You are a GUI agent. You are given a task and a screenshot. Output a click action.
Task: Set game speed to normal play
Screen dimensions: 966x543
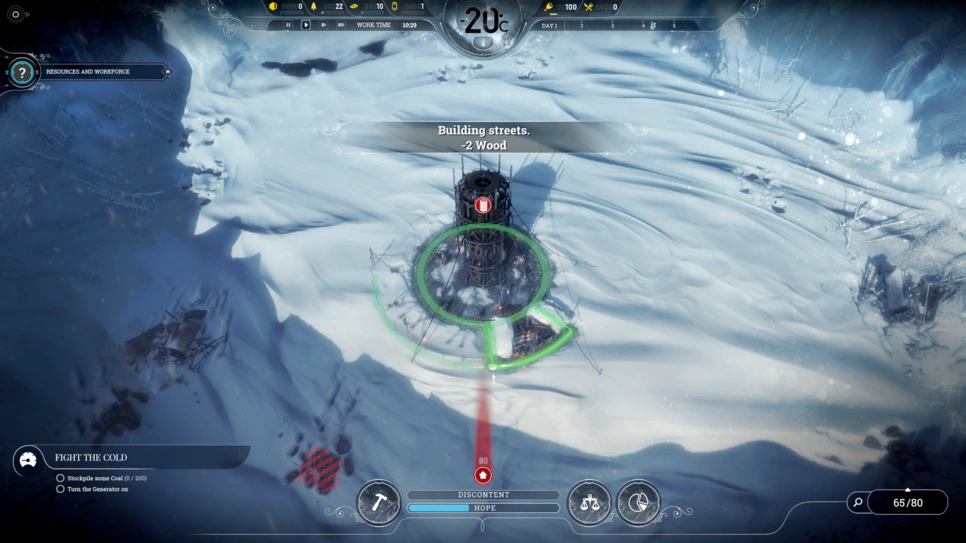click(x=306, y=25)
